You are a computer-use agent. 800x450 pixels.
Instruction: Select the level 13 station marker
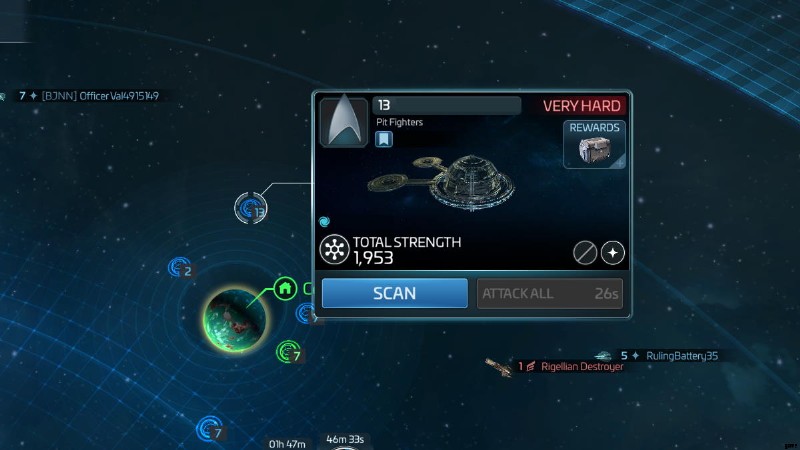tap(251, 209)
